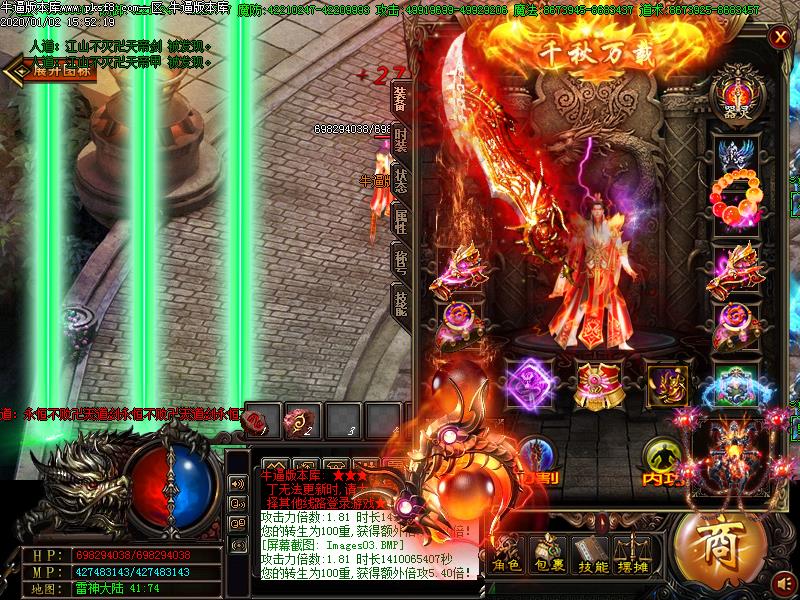The width and height of the screenshot is (800, 600).
Task: Select the 技能 tab on the panel's edge
Action: 400,302
